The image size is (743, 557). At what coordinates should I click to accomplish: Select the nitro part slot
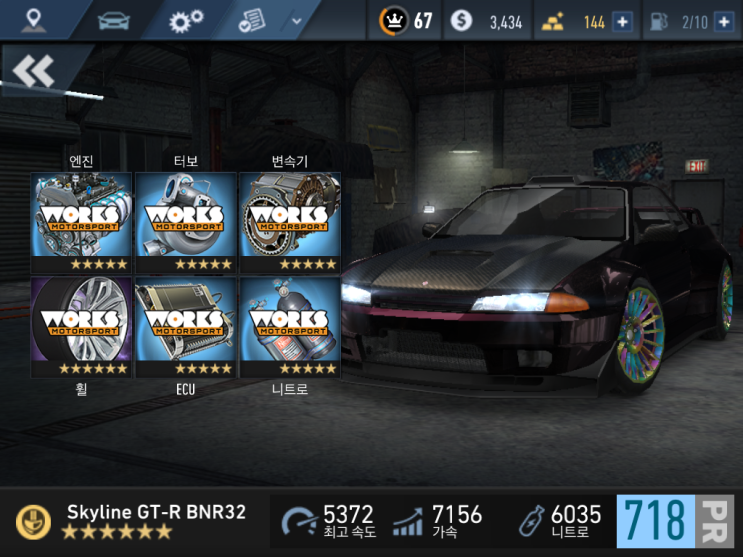click(289, 327)
